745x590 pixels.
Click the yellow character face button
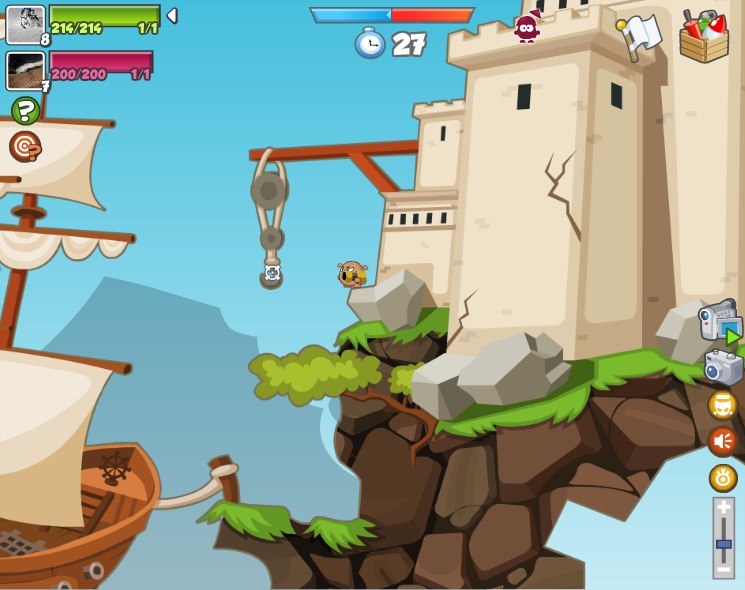coord(723,405)
